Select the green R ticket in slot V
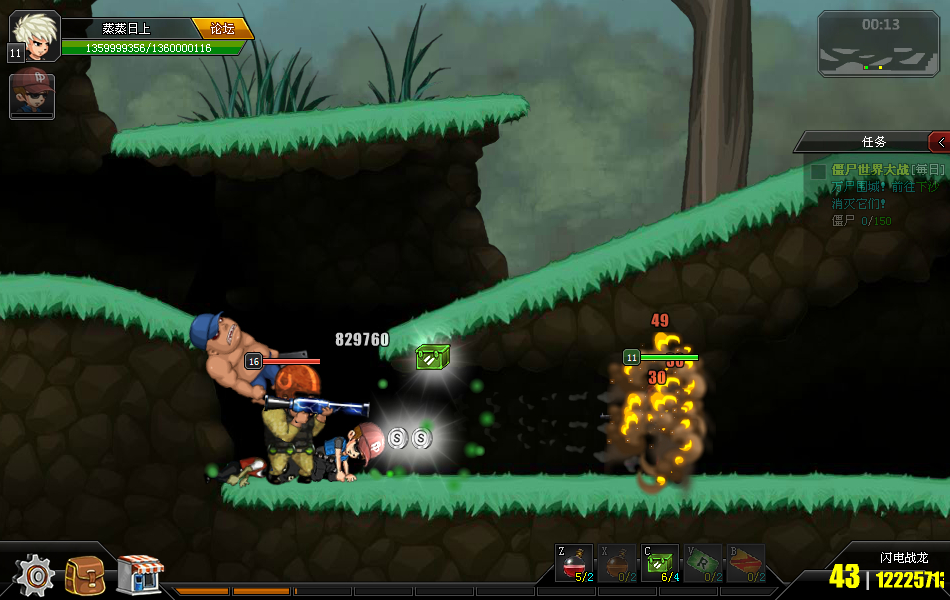Viewport: 950px width, 600px height. (x=702, y=563)
